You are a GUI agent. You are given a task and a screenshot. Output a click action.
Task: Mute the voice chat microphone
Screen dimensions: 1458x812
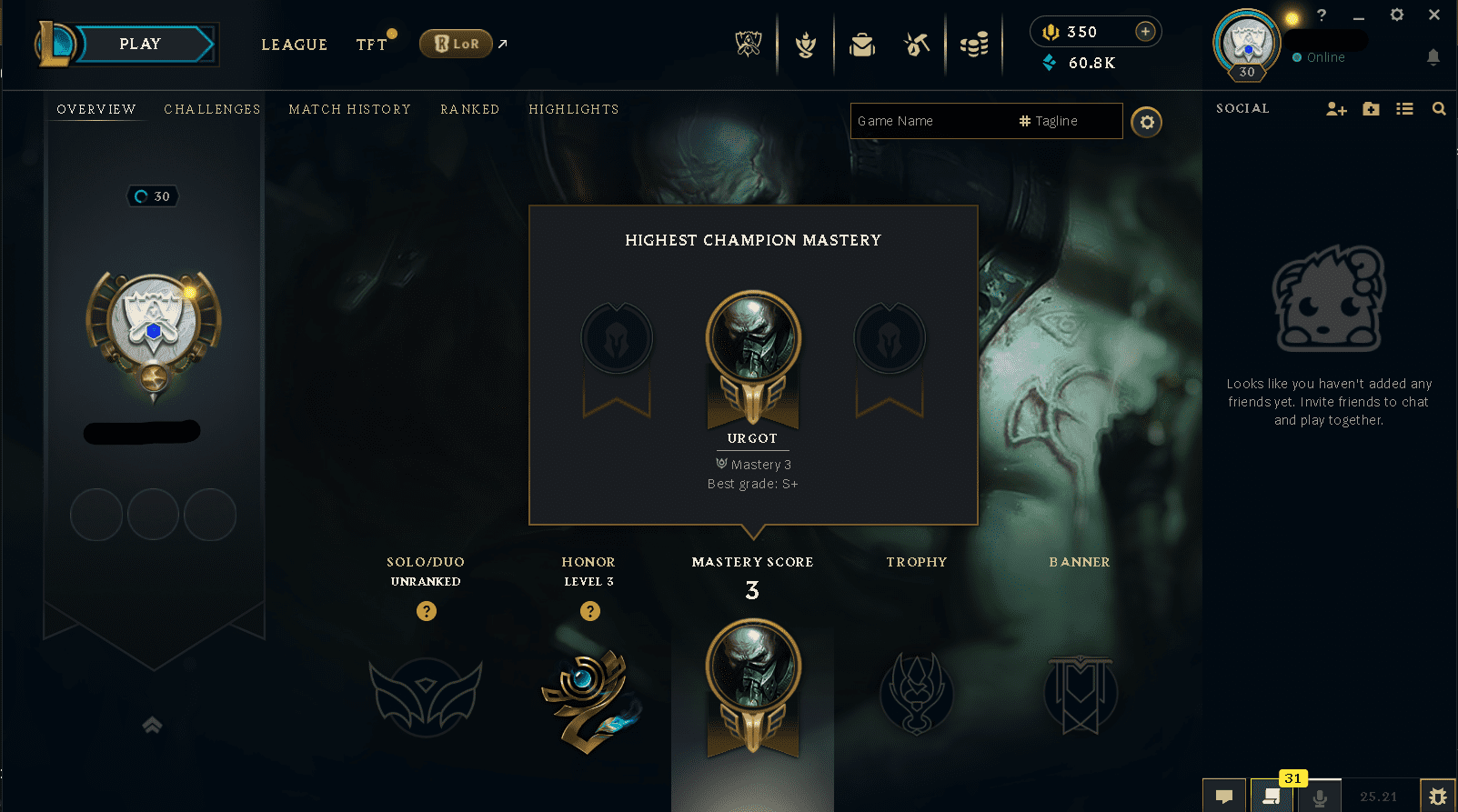pyautogui.click(x=1320, y=797)
